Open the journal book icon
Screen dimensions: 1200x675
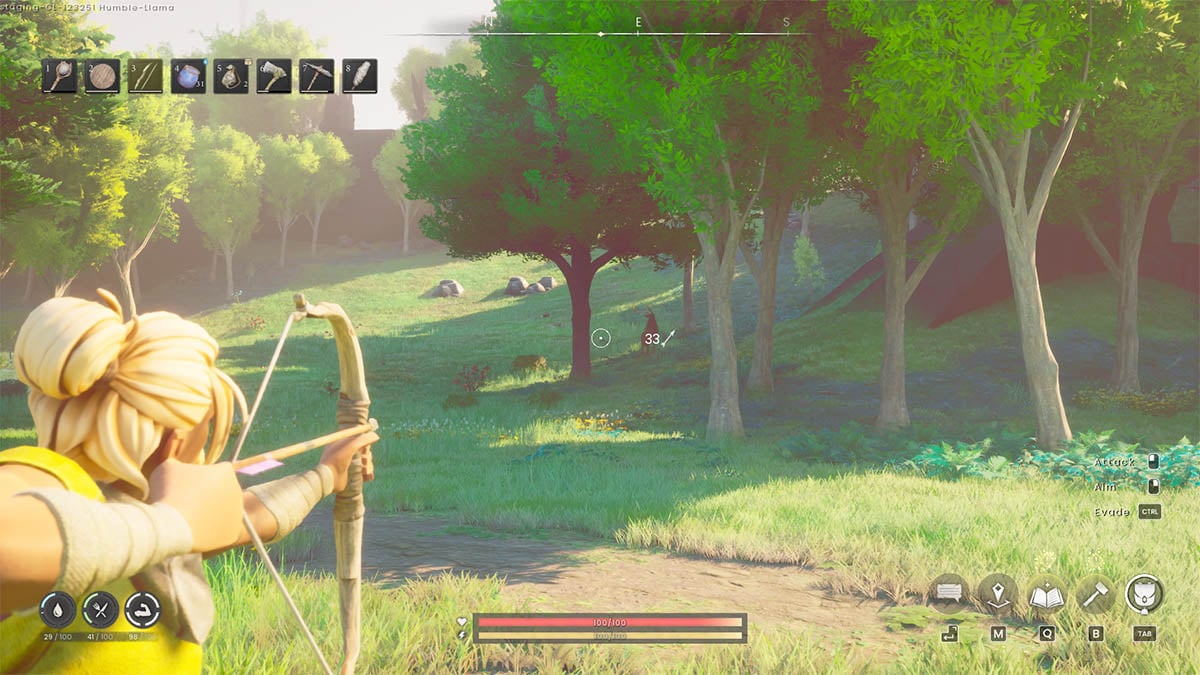coord(1046,594)
